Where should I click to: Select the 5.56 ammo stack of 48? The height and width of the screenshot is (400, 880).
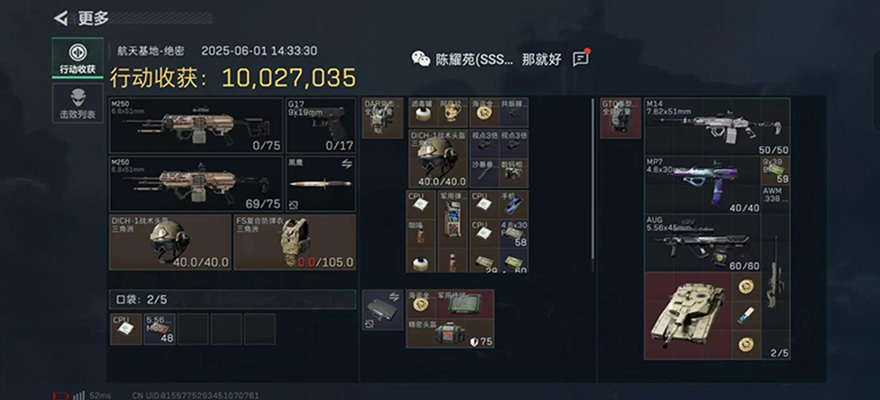click(x=160, y=328)
